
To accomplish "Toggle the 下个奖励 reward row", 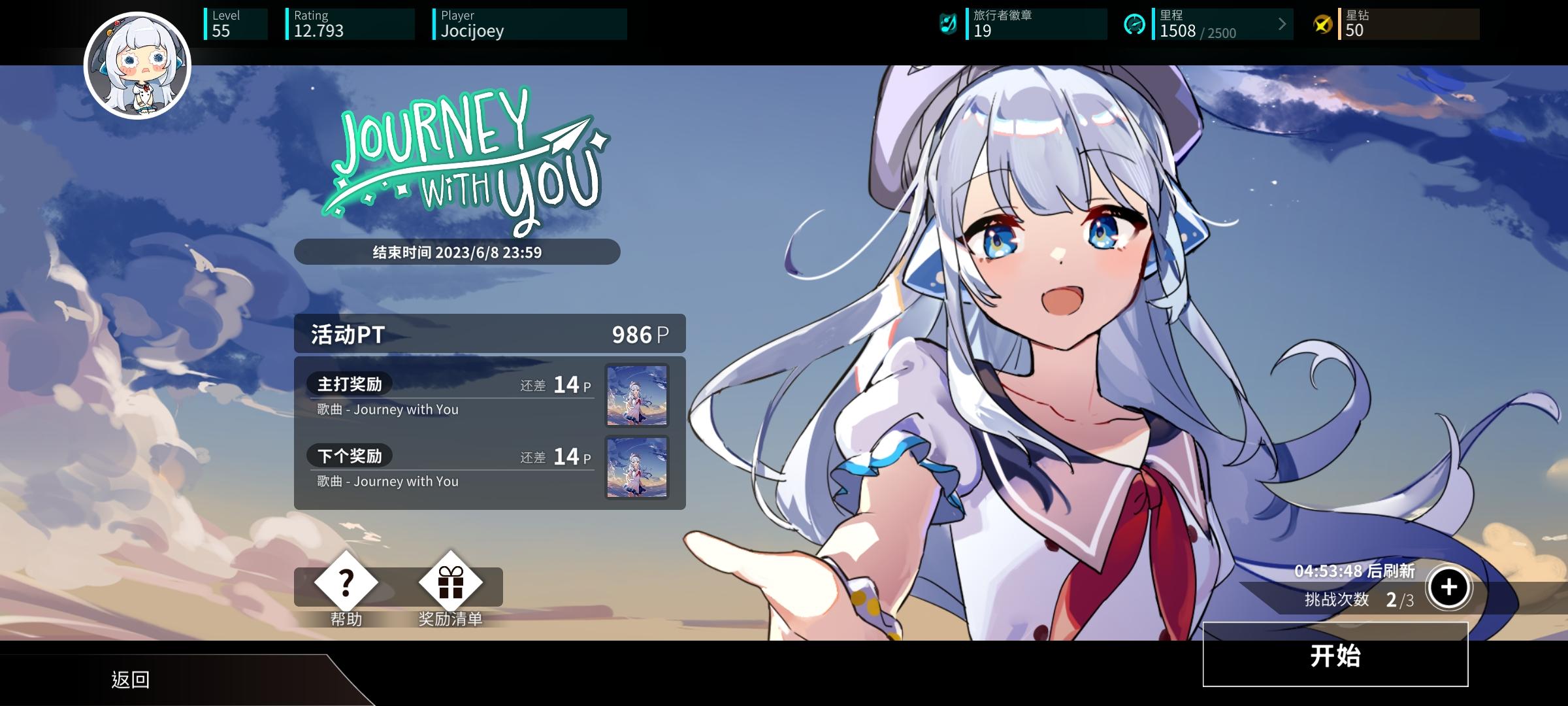I will (x=451, y=468).
